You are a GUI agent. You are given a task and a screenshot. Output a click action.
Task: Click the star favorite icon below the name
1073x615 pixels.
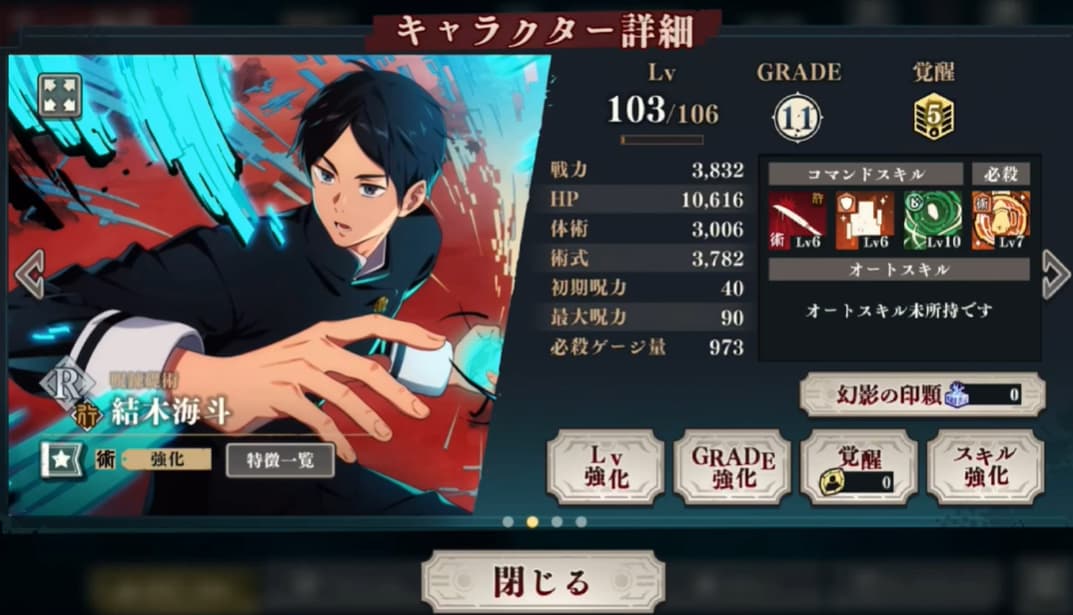60,460
